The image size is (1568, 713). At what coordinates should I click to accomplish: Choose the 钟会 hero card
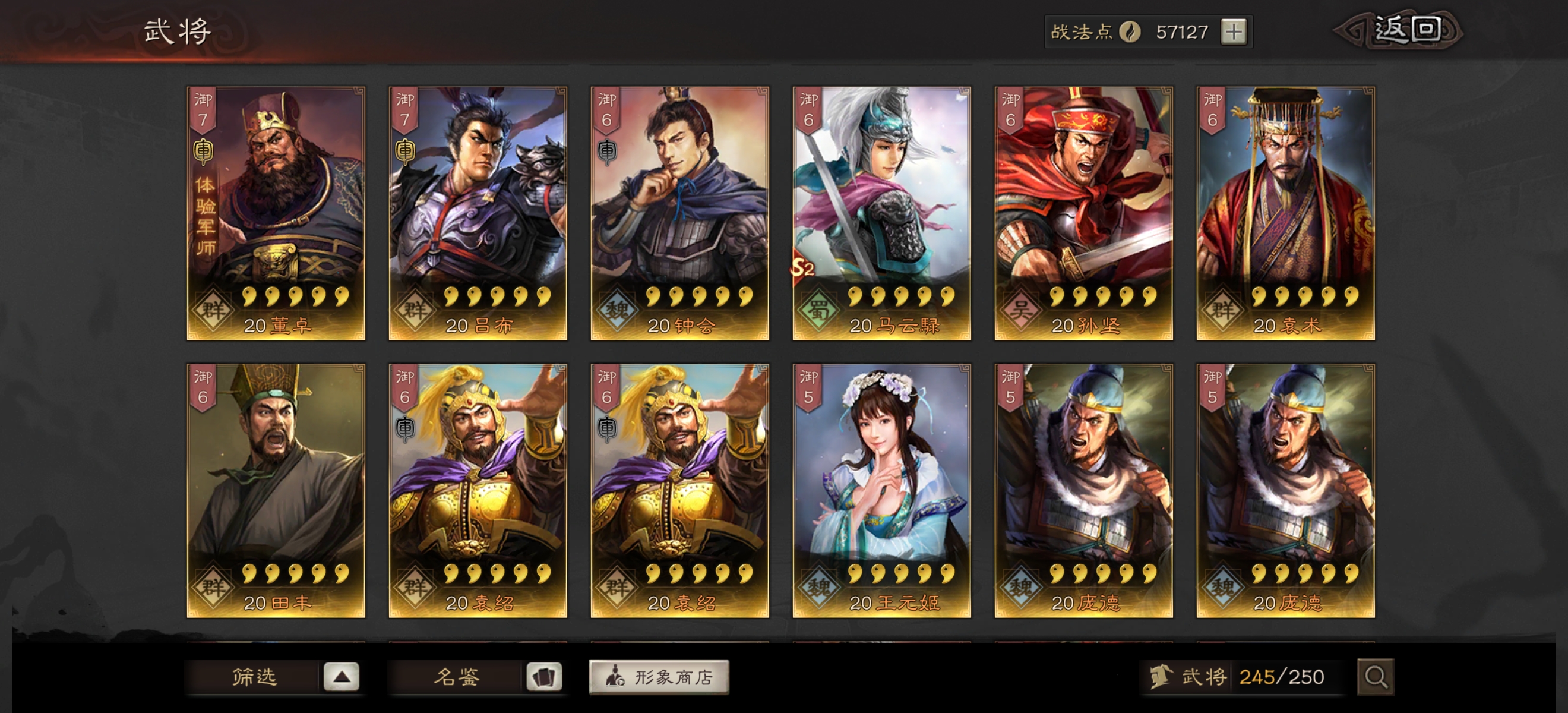click(x=679, y=213)
